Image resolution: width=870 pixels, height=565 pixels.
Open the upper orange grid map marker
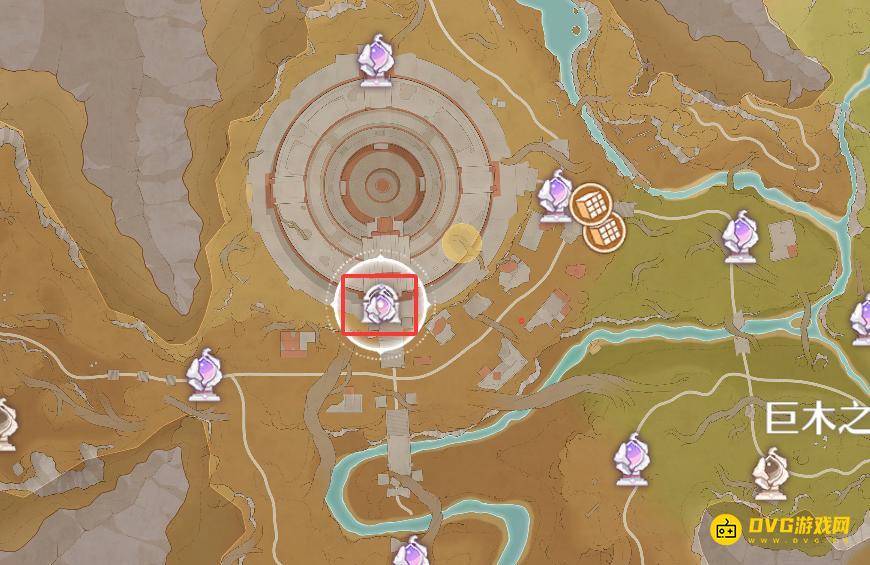click(x=590, y=204)
